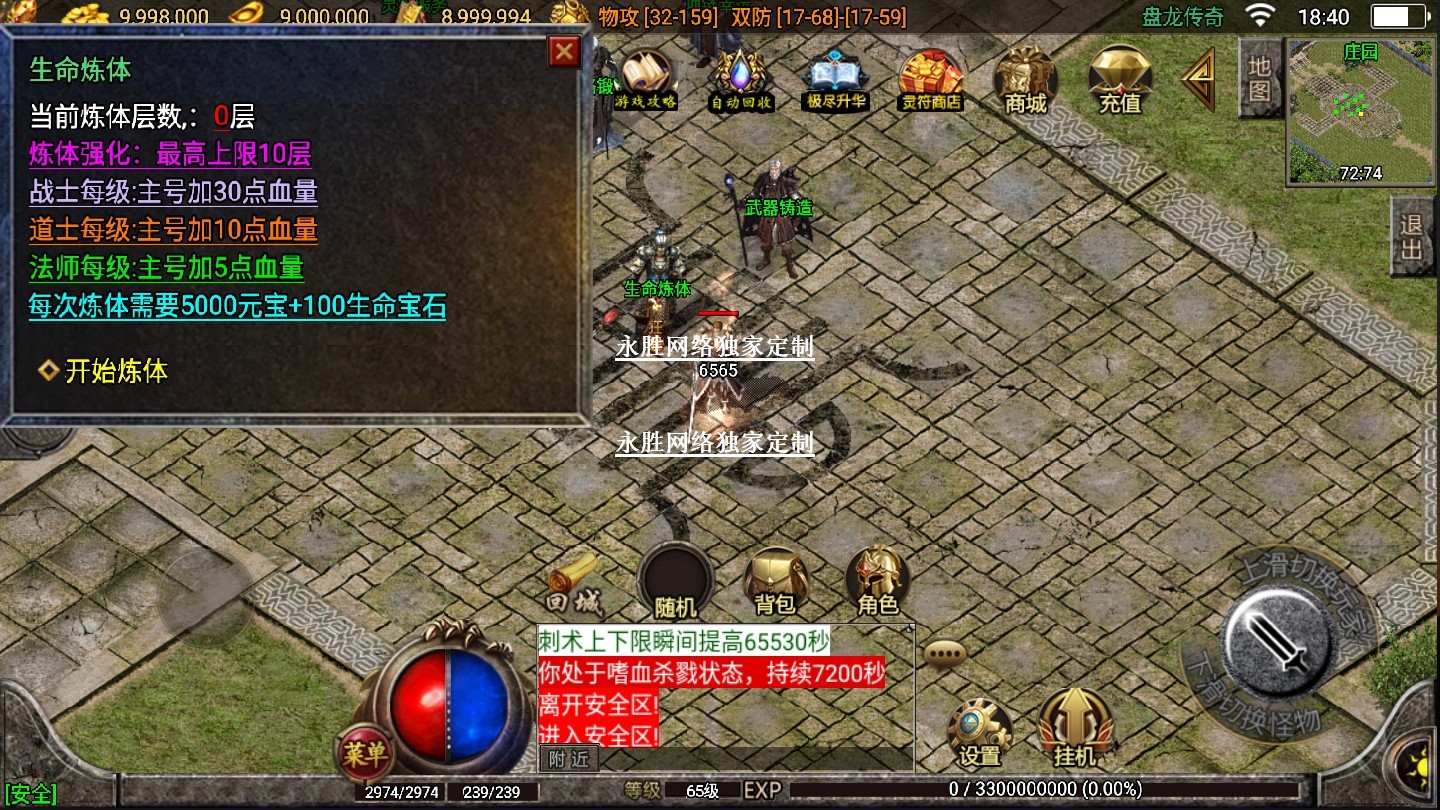Visit the 灵符商店 gift shop
1440x810 pixels.
coord(930,78)
